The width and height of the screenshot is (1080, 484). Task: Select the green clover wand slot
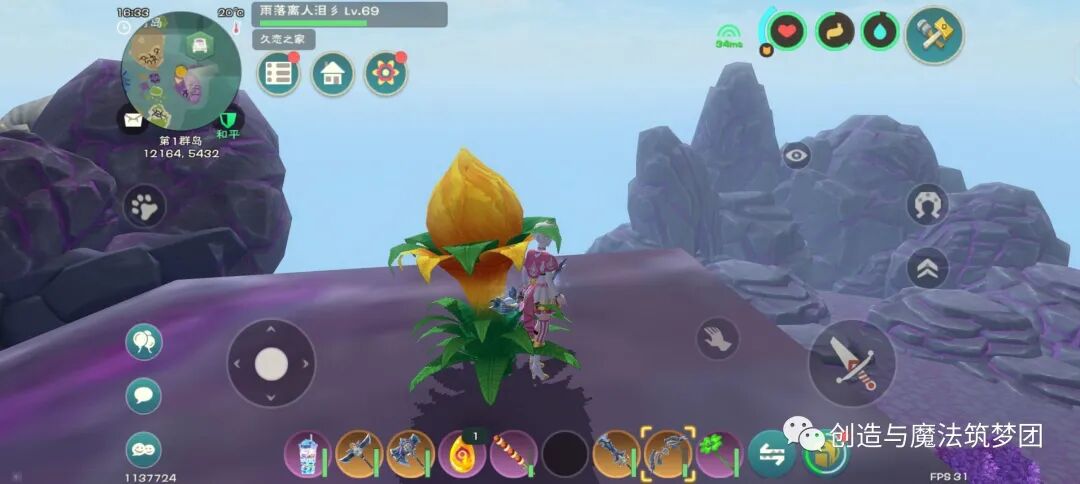pyautogui.click(x=719, y=454)
